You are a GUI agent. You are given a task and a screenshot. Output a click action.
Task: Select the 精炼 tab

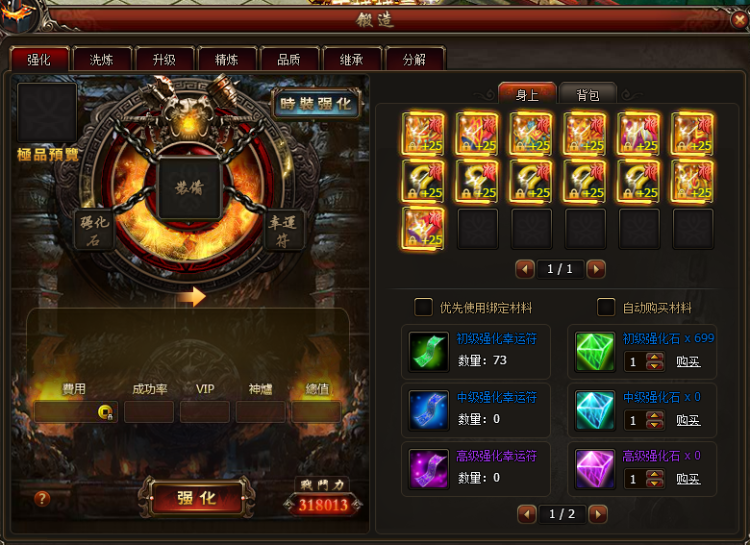point(226,60)
